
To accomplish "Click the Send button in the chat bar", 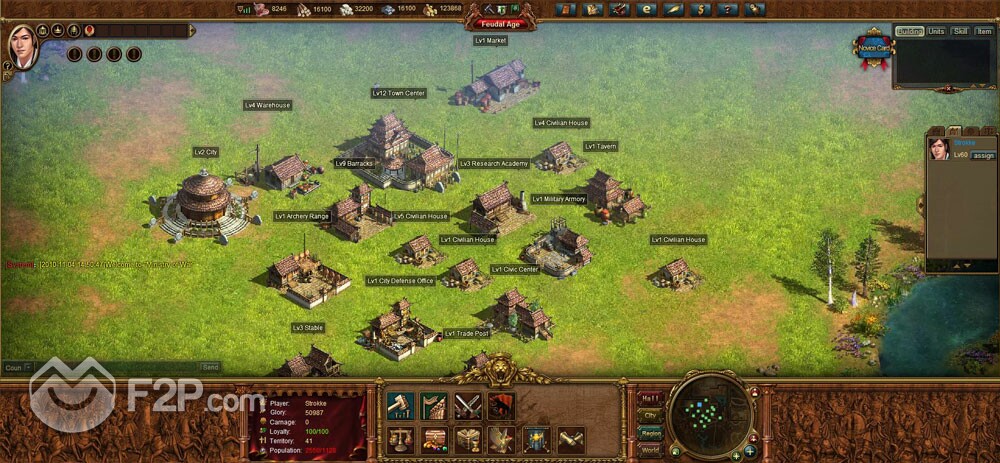I will (211, 367).
